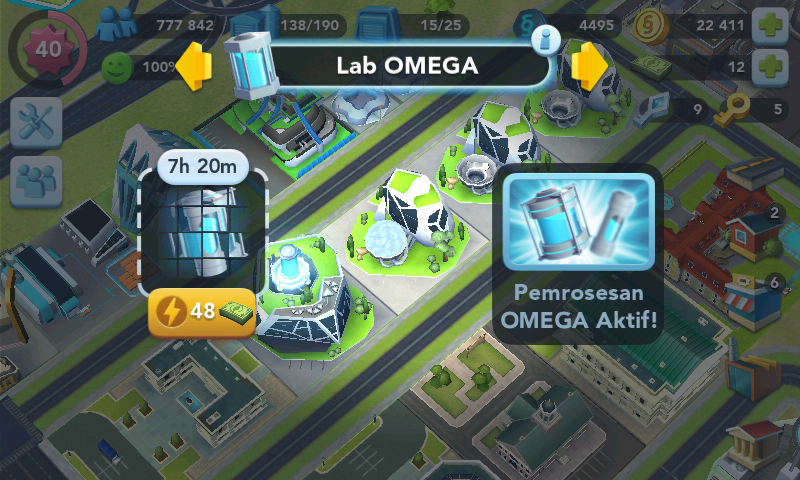The height and width of the screenshot is (480, 800).
Task: Speed up production for 48 SimCash
Action: 201,311
